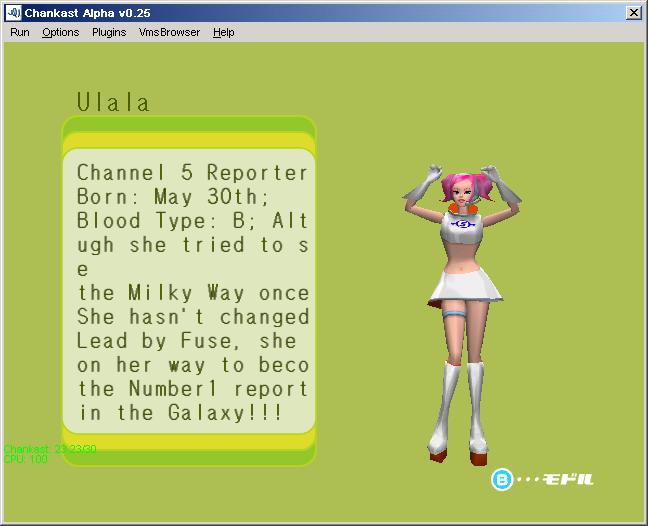Open the emulator's Options menu

click(60, 32)
